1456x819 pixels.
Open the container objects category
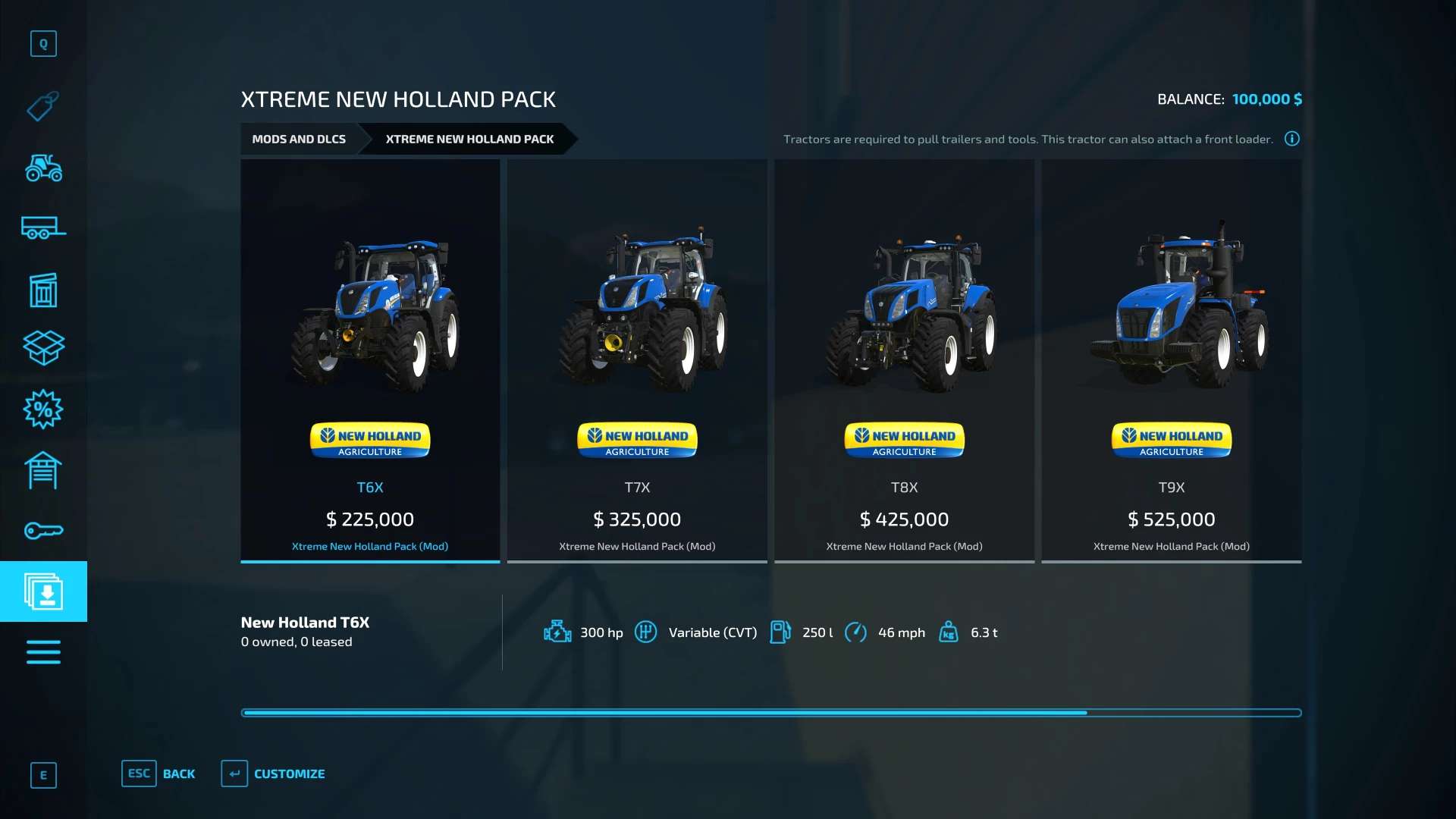(43, 290)
